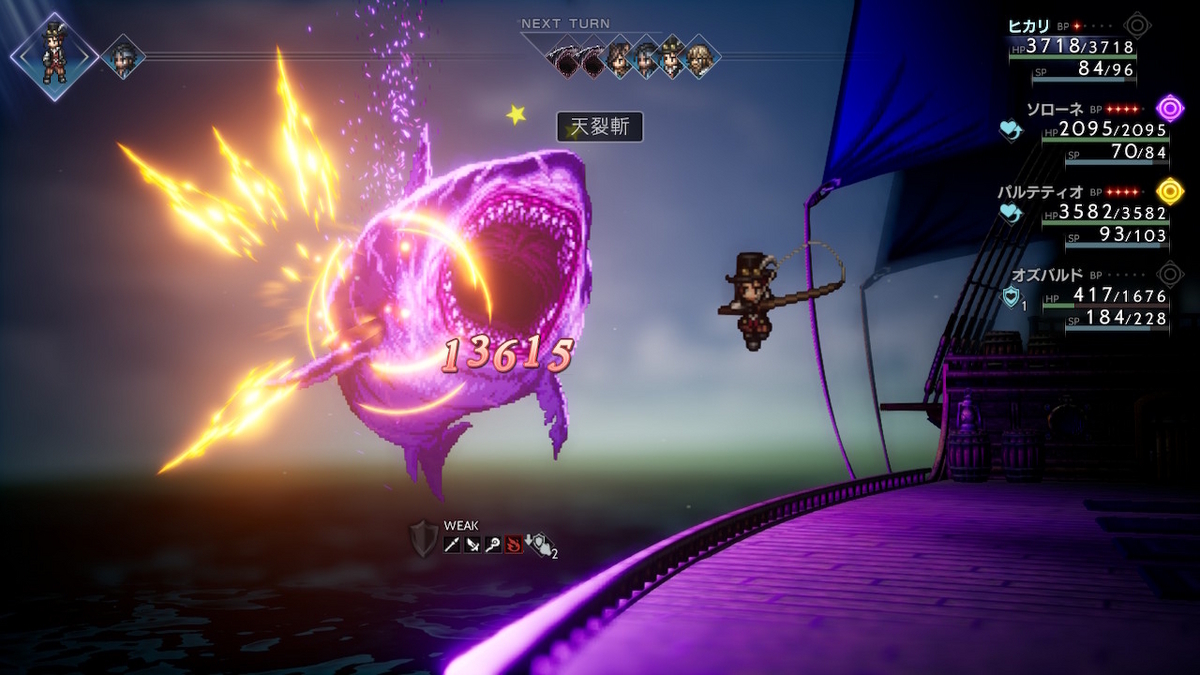Viewport: 1200px width, 675px height.
Task: Click the red fire weakness icon
Action: (x=513, y=544)
